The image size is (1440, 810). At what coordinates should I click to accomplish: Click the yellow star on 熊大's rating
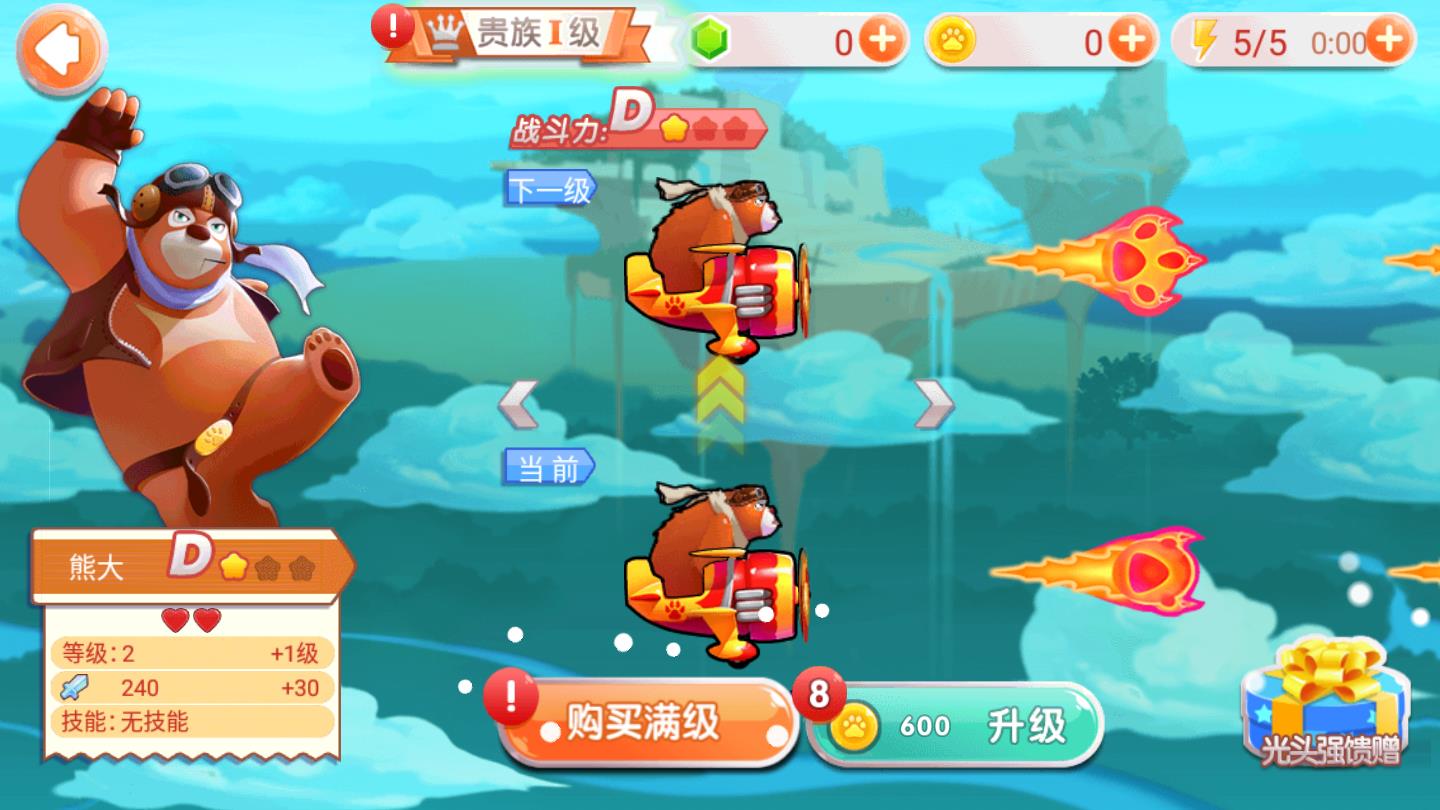234,565
